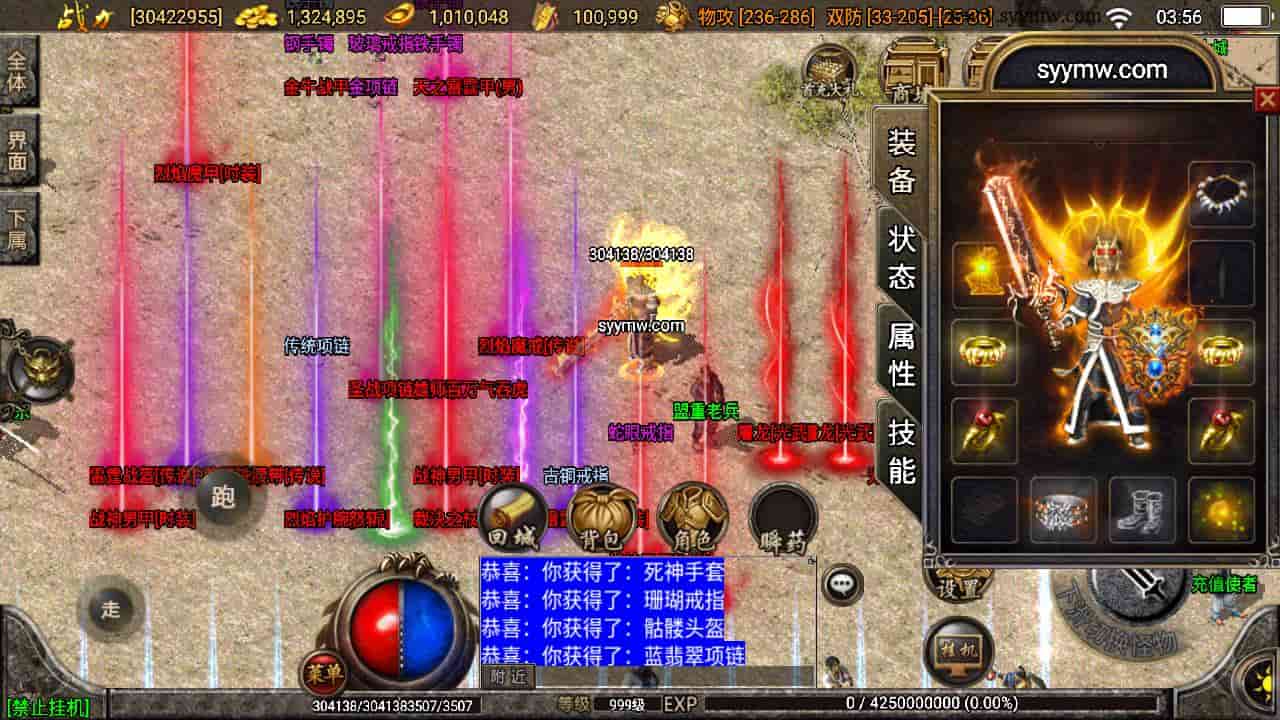The height and width of the screenshot is (720, 1280).
Task: Switch to the 技能 skills tab
Action: tap(899, 451)
